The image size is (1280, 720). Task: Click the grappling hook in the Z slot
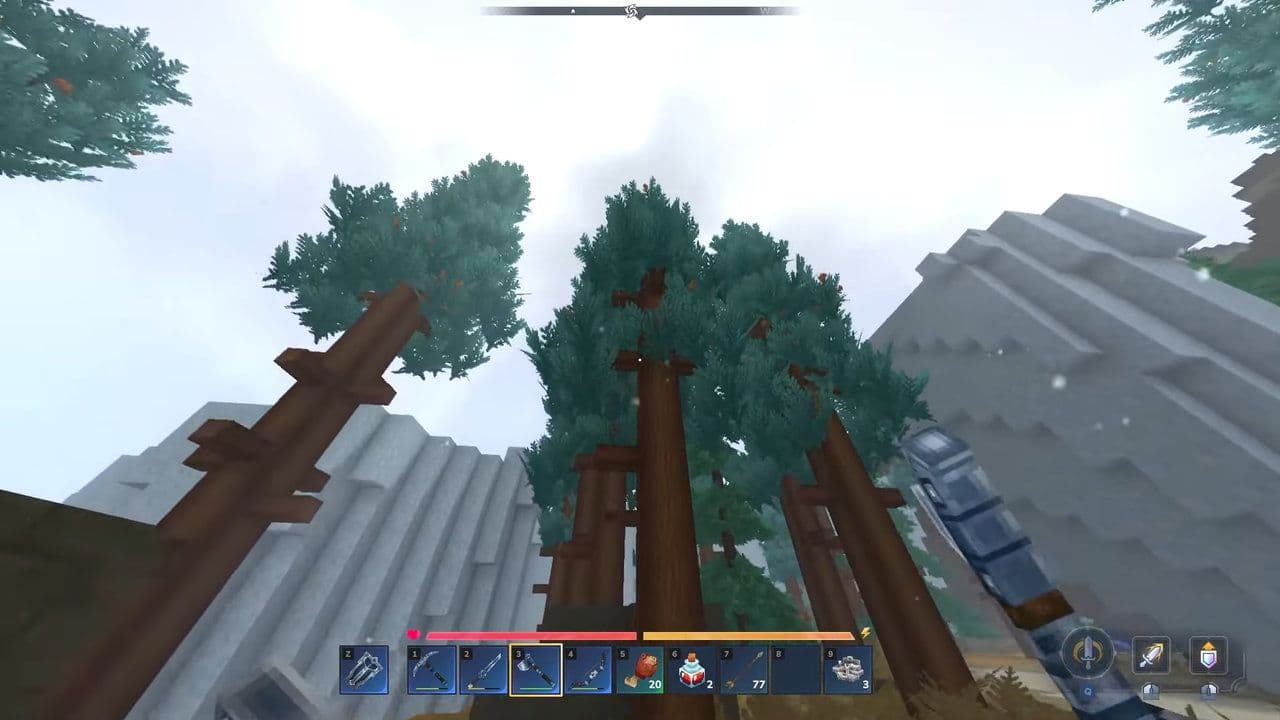[x=366, y=670]
